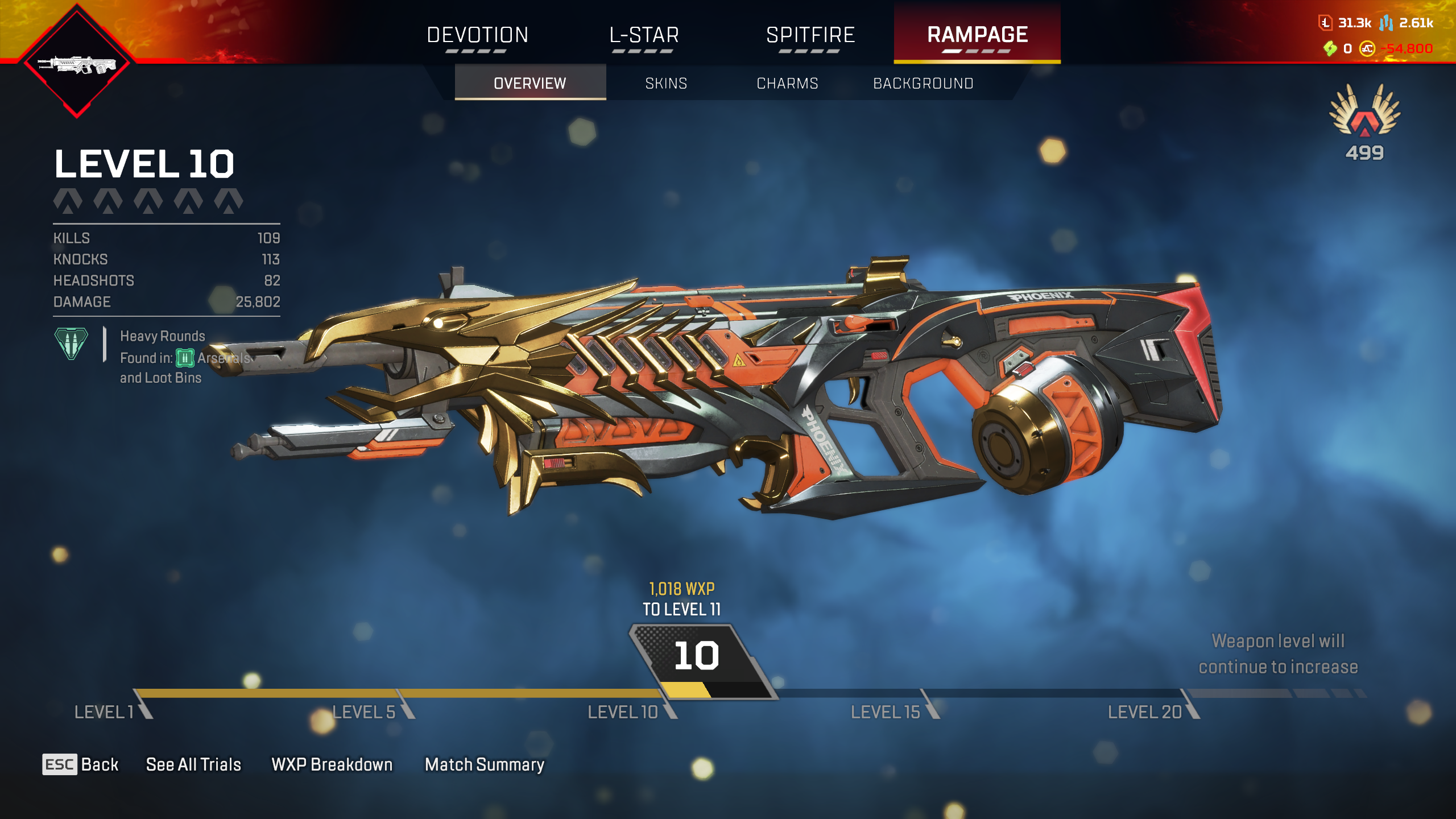
Task: Open the Match Summary
Action: click(485, 764)
